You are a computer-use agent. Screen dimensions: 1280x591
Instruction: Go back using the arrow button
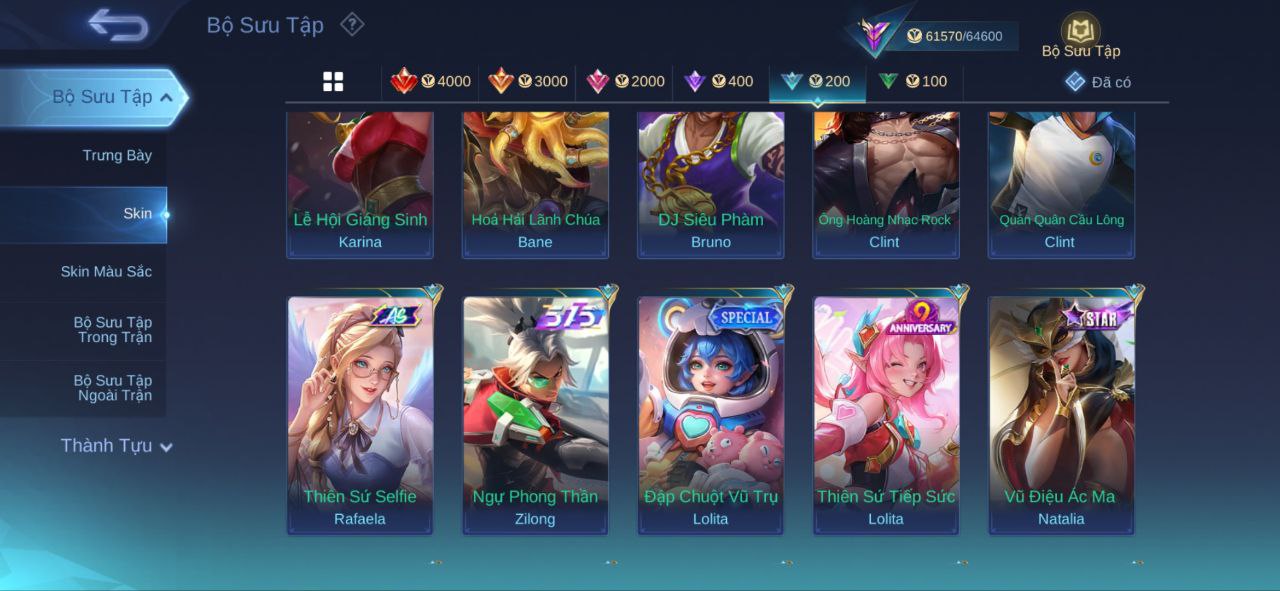118,25
